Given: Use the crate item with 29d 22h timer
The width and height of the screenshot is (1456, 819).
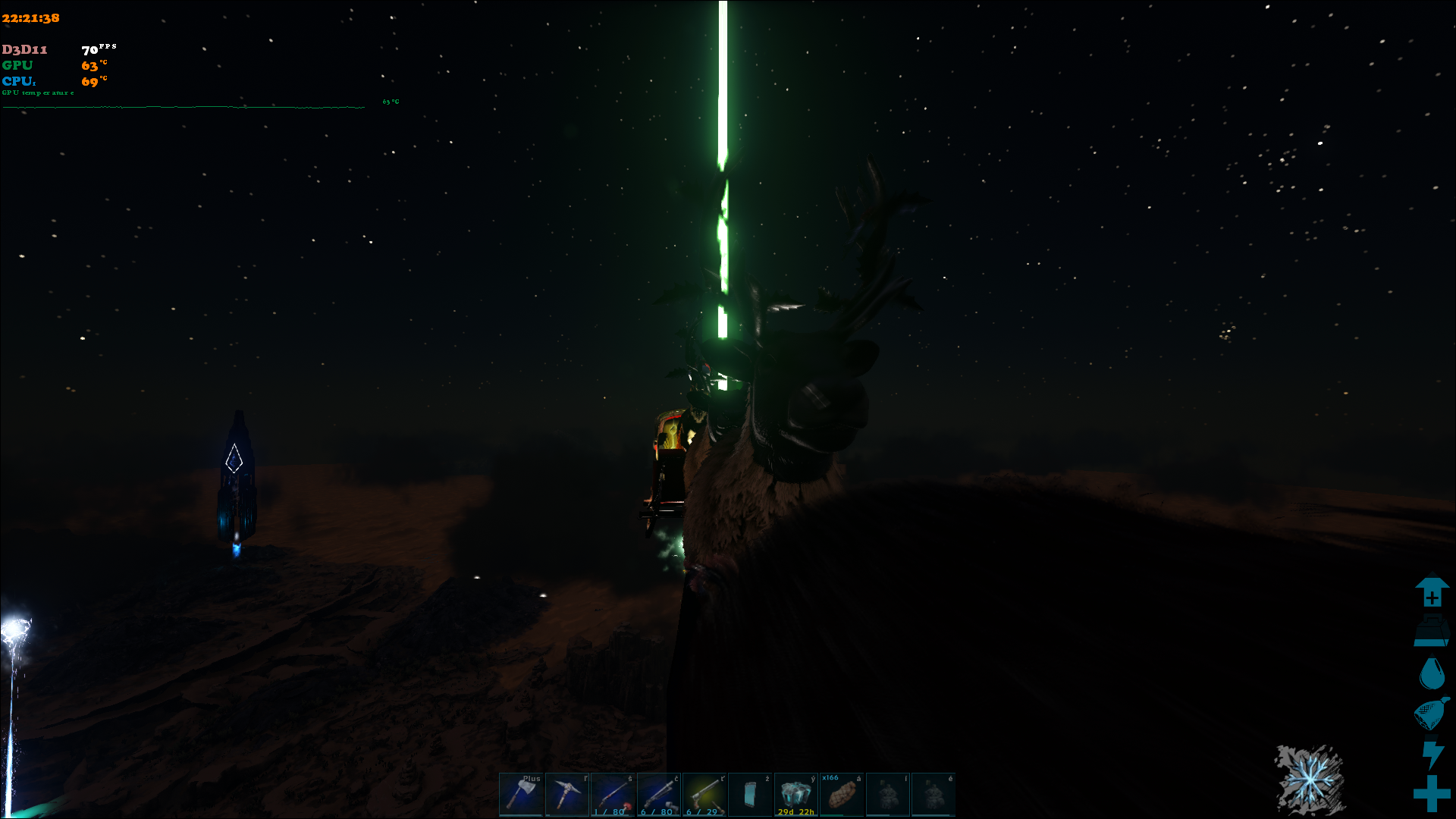Looking at the screenshot, I should point(795,794).
